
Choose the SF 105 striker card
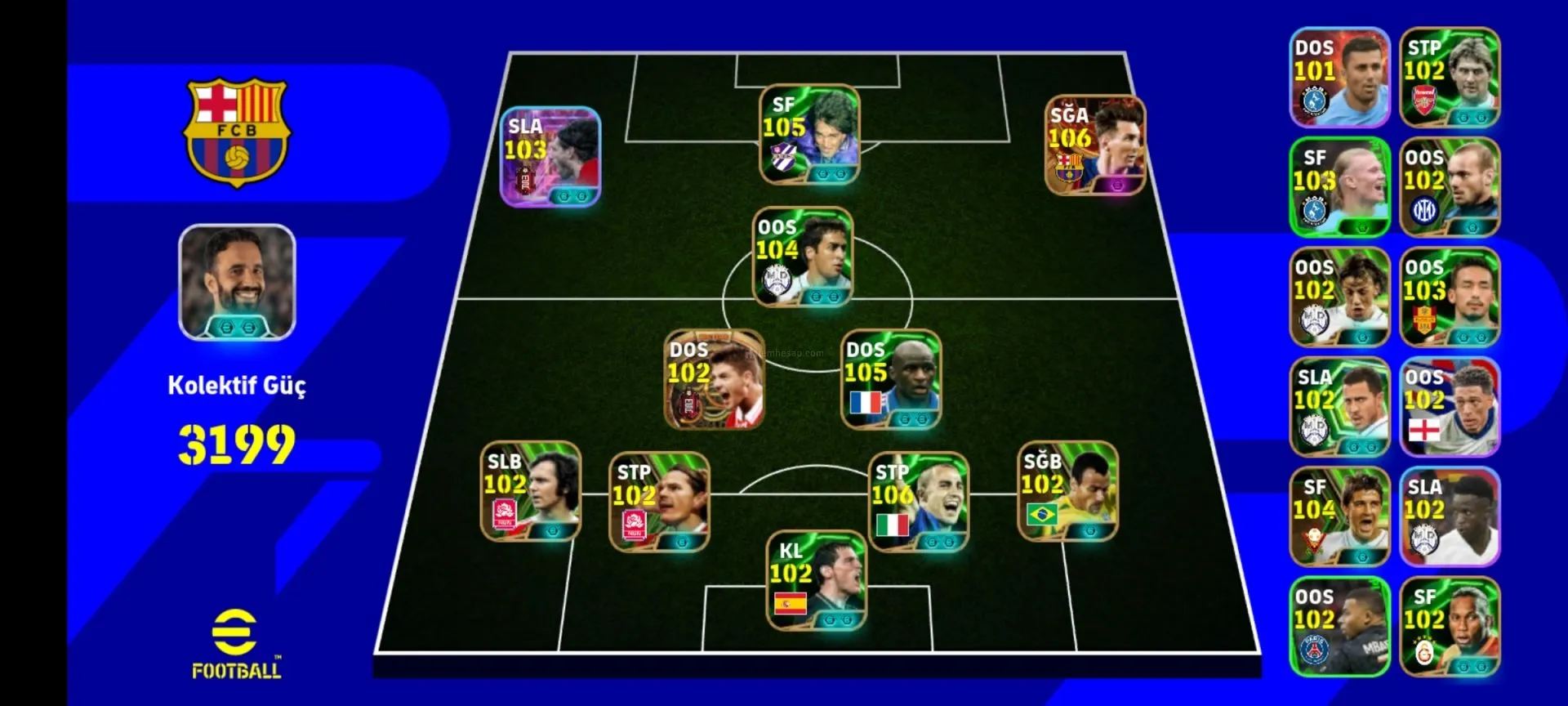[808, 135]
